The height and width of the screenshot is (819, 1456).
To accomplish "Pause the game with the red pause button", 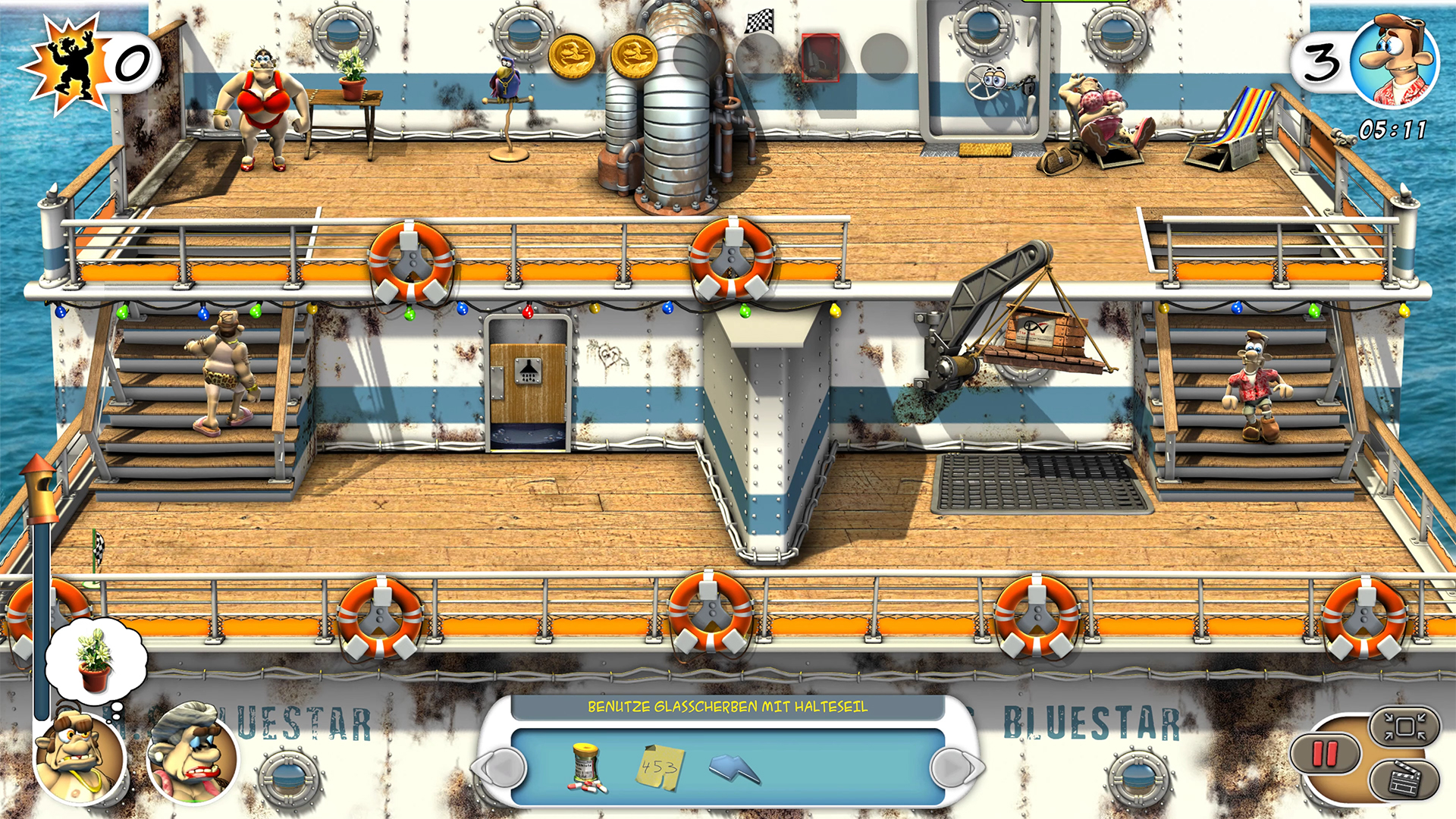I will point(1325,754).
